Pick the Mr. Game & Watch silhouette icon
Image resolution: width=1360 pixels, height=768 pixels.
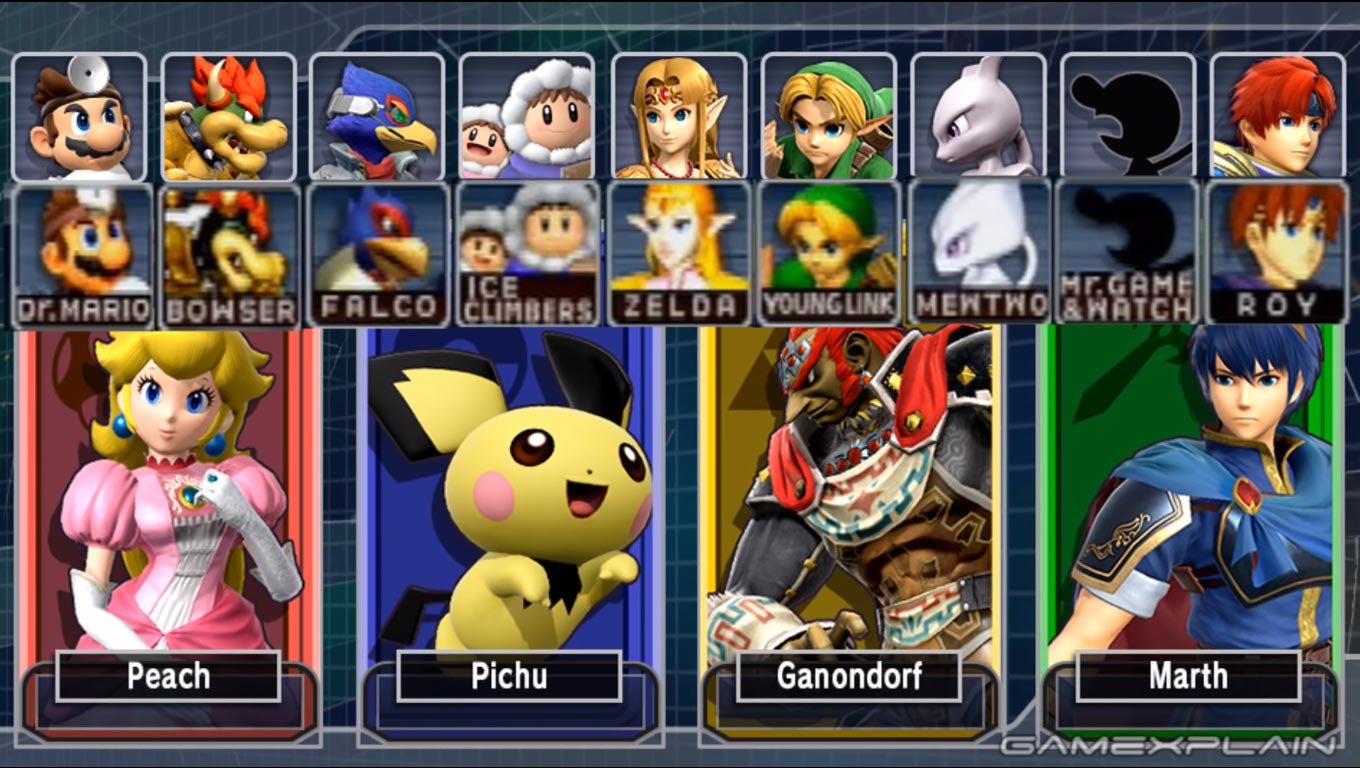(x=1127, y=116)
